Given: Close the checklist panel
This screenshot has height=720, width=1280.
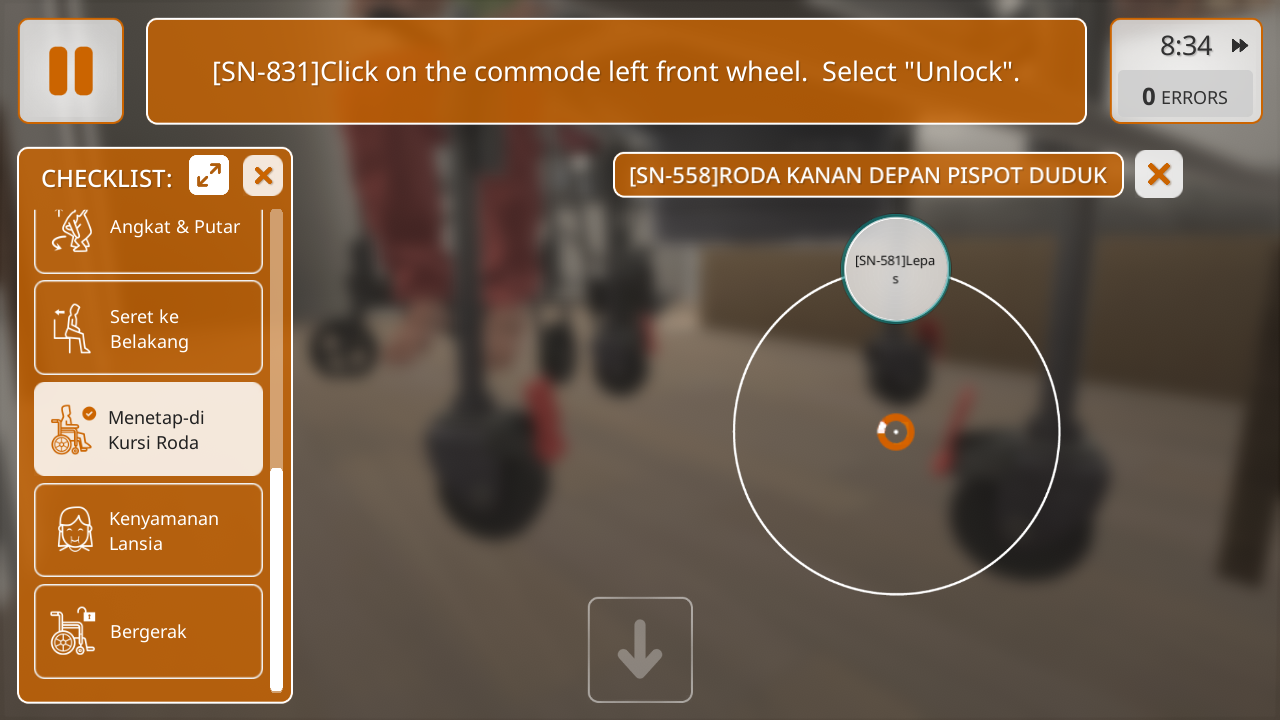Looking at the screenshot, I should (x=263, y=176).
